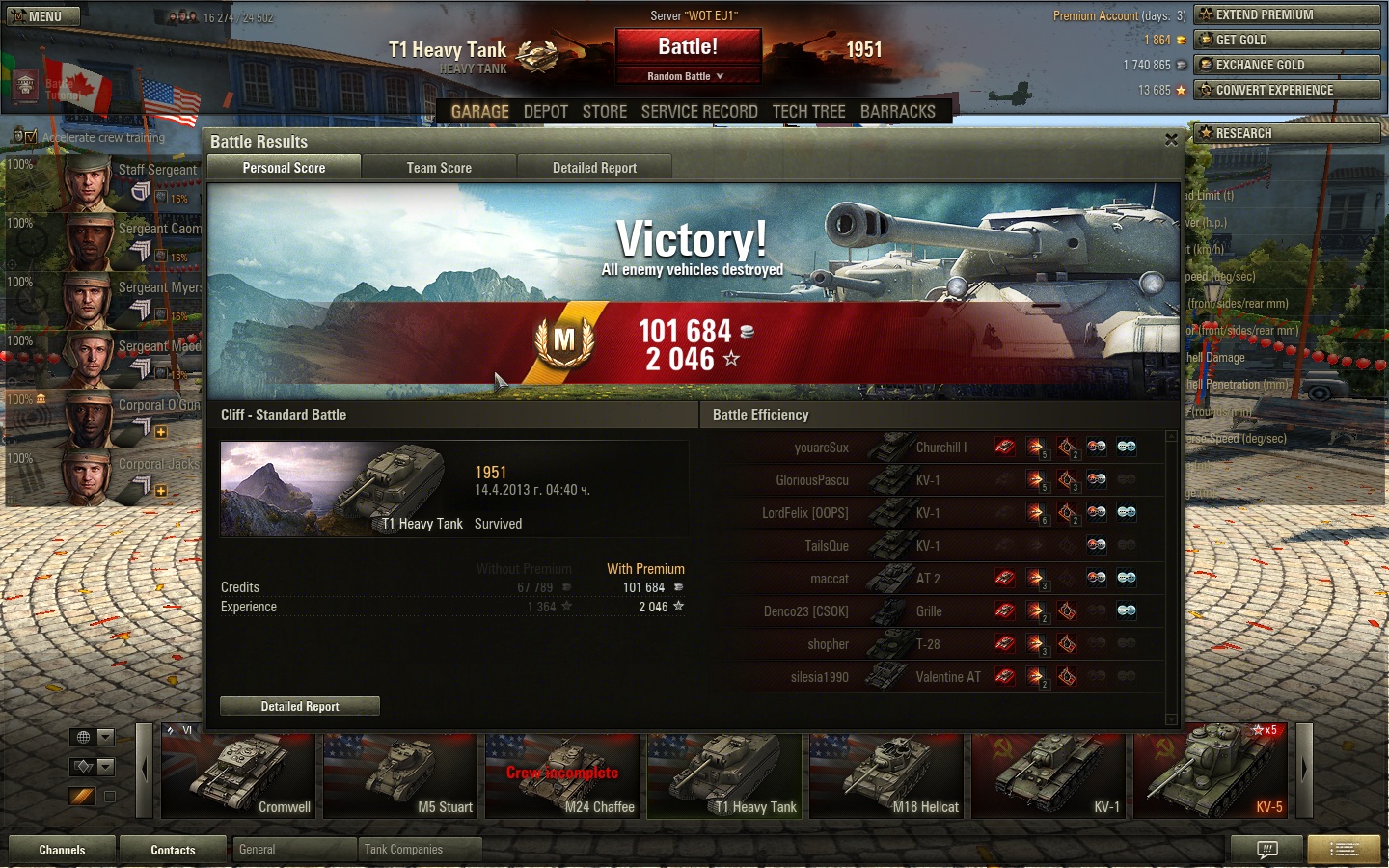Open the main MENU button
1389x868 pixels.
click(42, 16)
